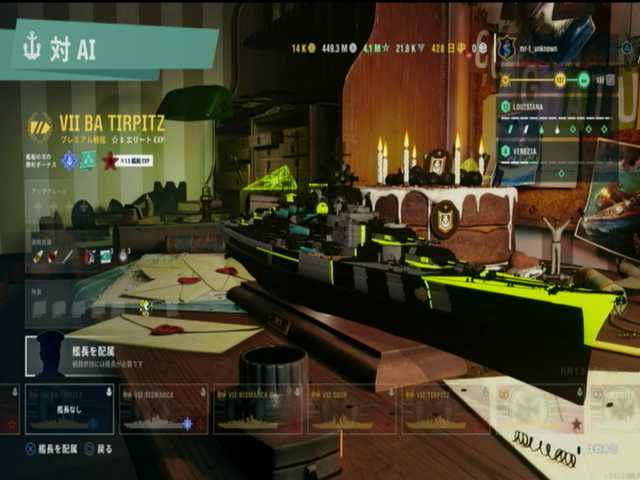This screenshot has width=640, height=480.
Task: Select the Odin ship card in carousel
Action: click(350, 410)
